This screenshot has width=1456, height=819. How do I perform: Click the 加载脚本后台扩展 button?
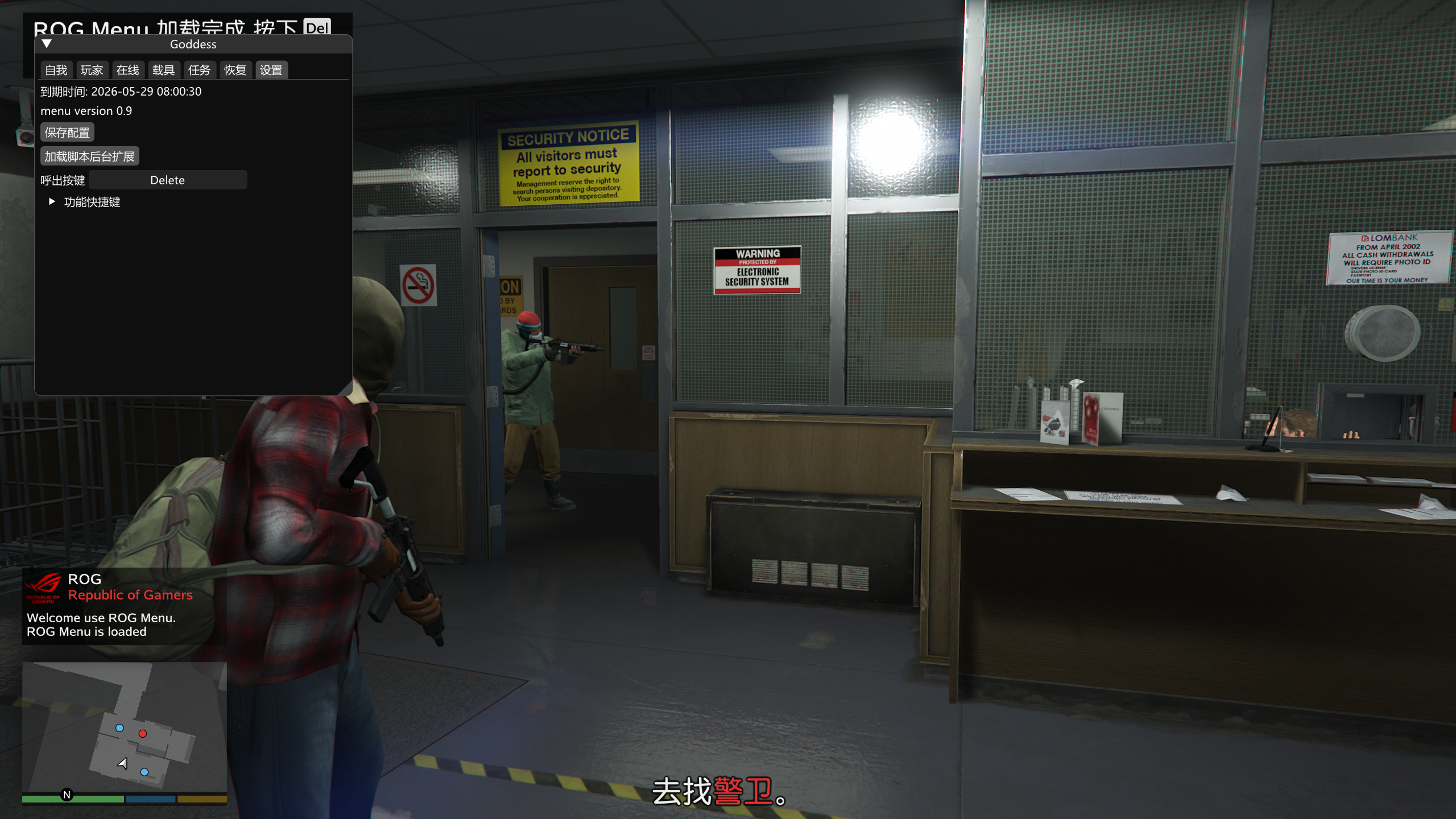point(89,156)
